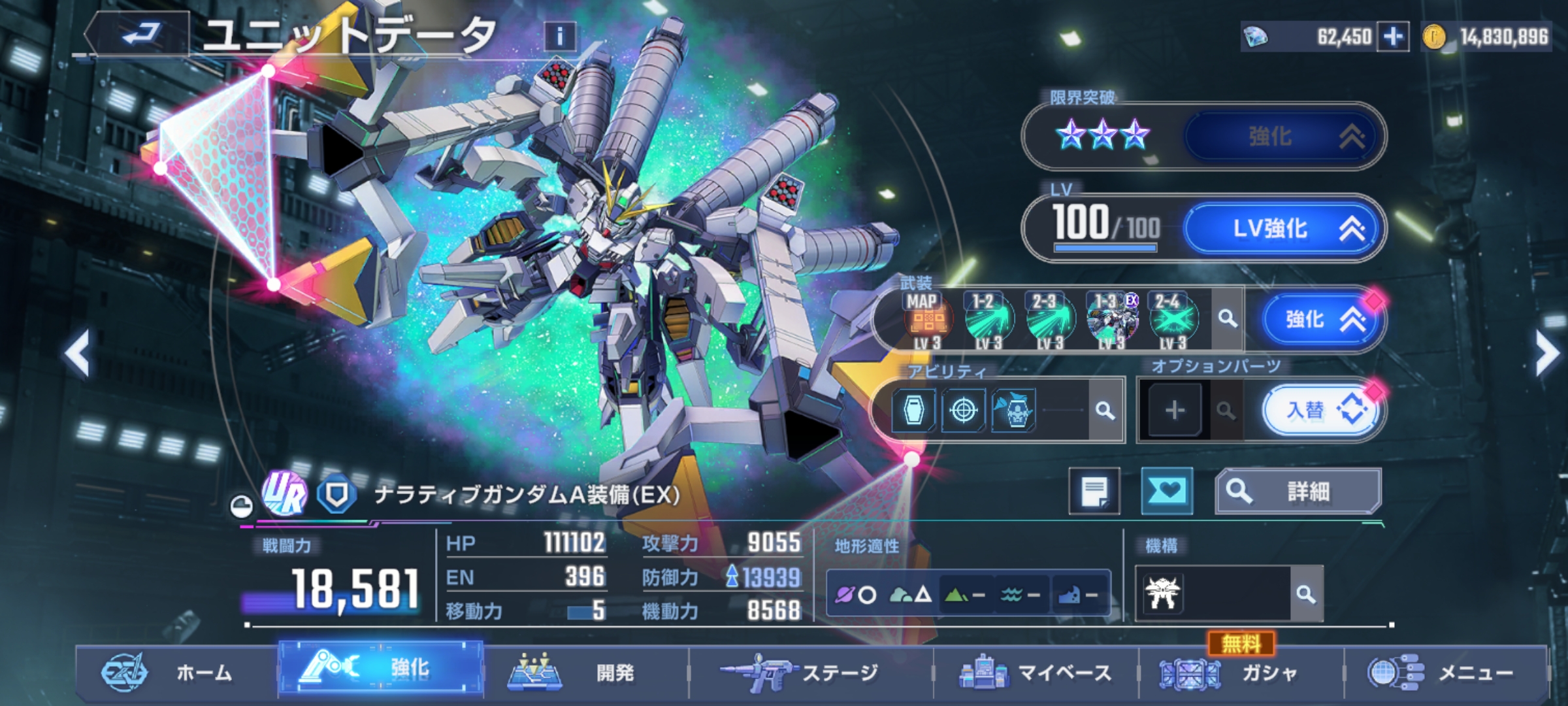Select the MAP weapon icon
1568x706 pixels.
[x=927, y=320]
